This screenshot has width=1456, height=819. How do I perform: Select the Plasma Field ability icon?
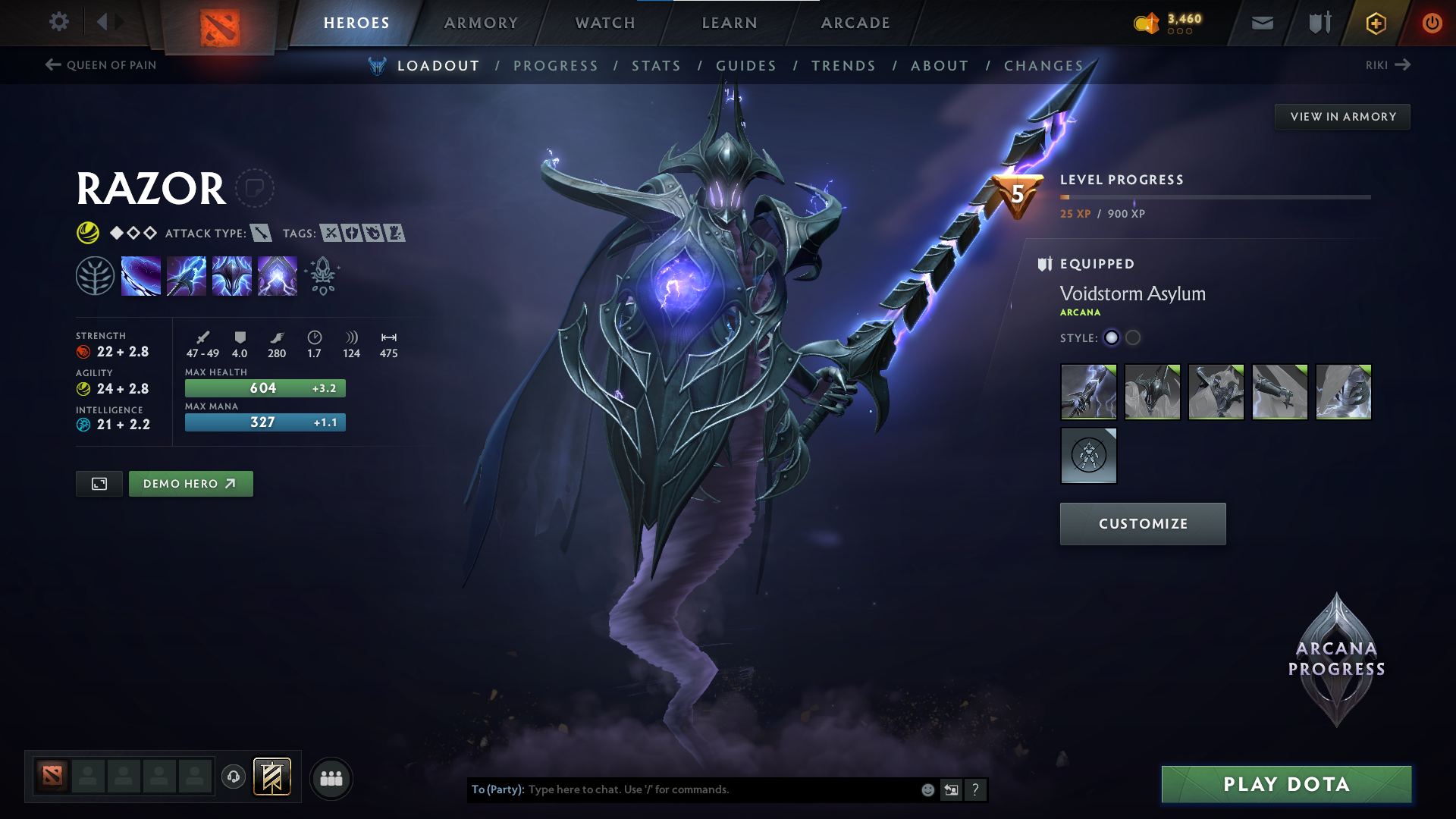tap(141, 275)
